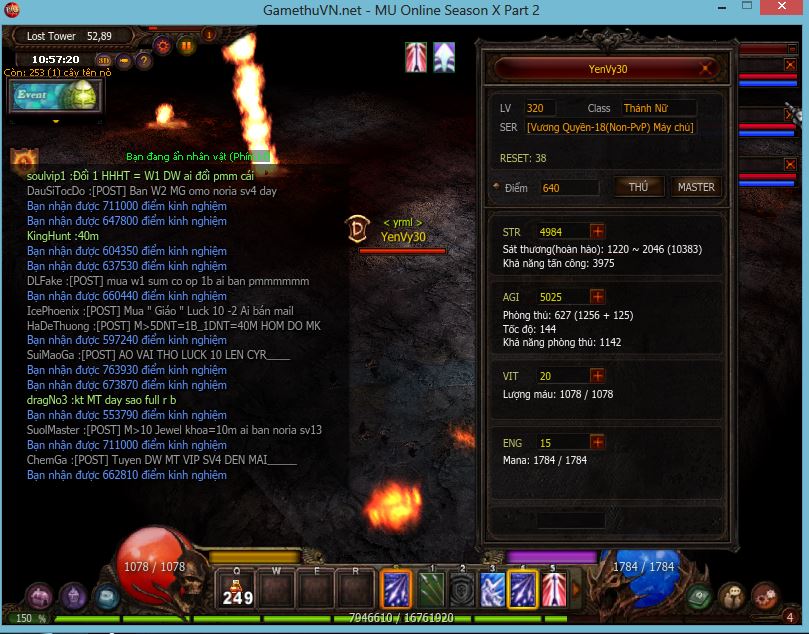809x634 pixels.
Task: Toggle the 3D view button
Action: point(104,60)
